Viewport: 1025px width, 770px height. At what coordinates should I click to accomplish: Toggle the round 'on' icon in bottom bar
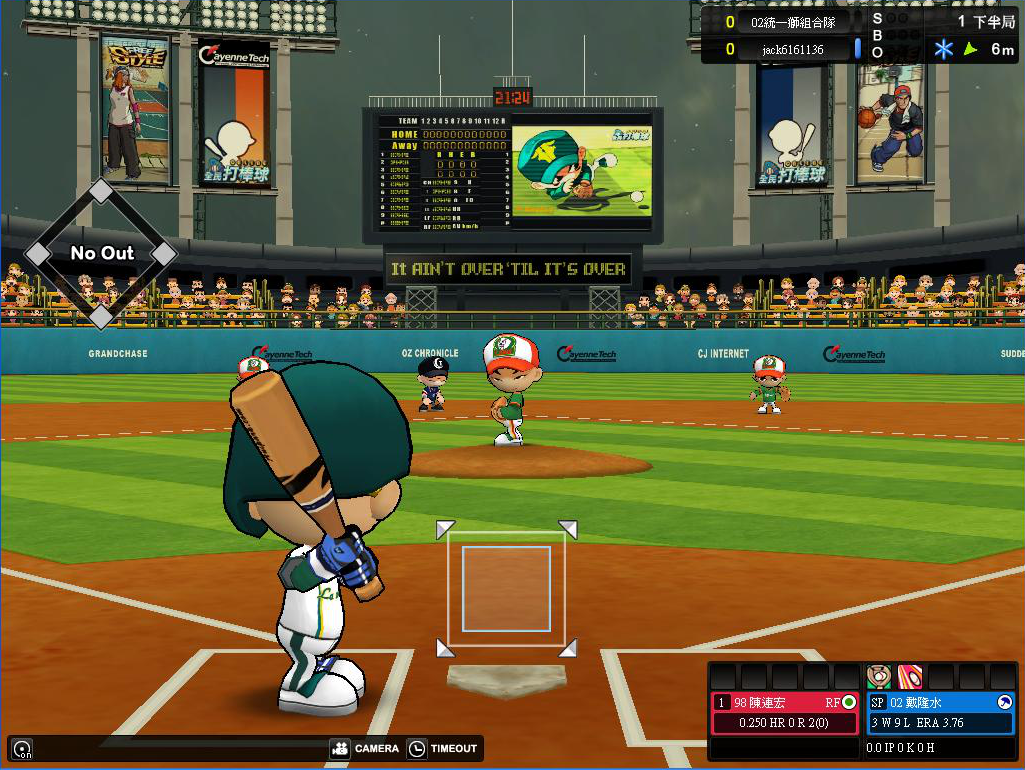point(21,748)
